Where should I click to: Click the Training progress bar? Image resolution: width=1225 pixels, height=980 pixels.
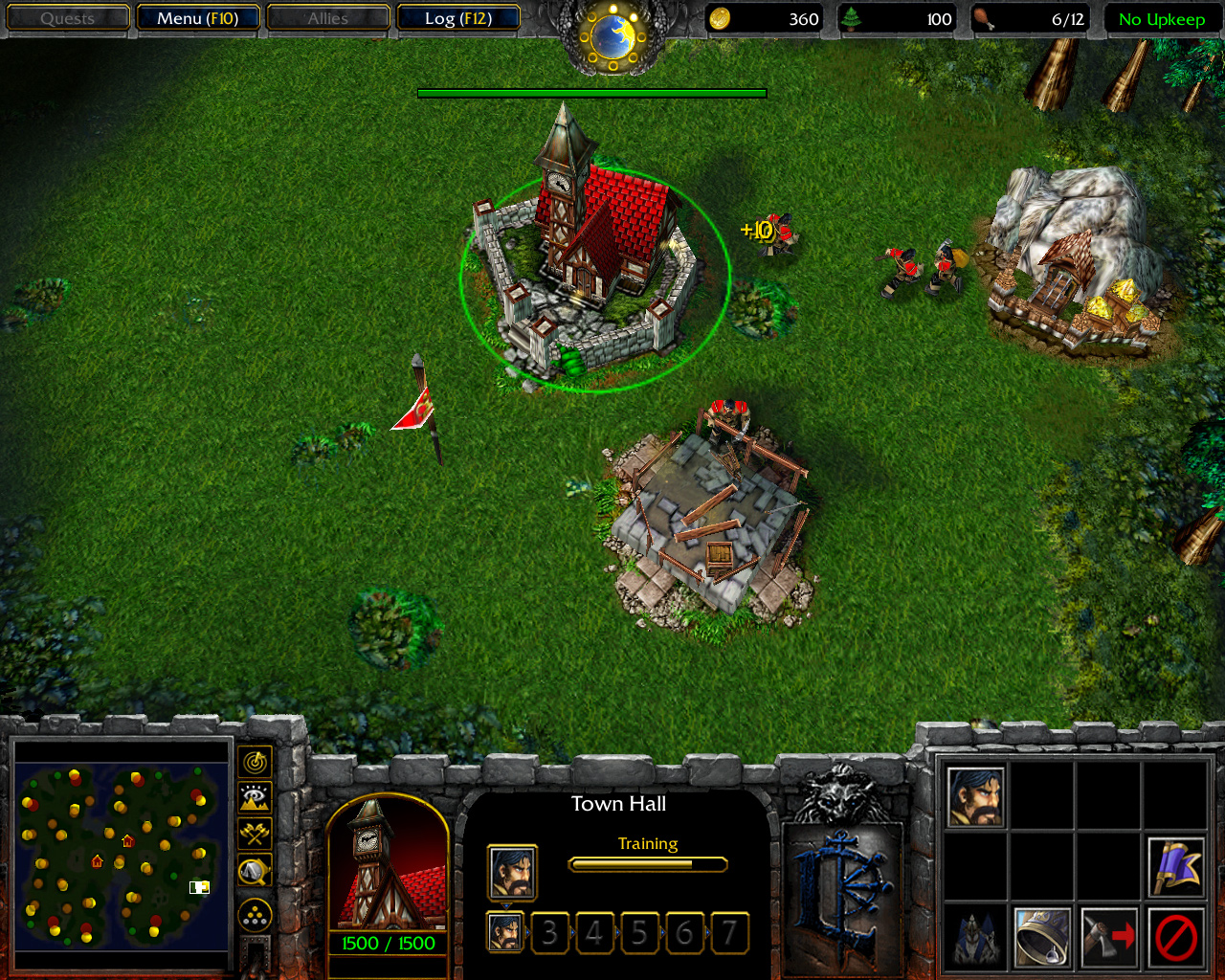click(x=648, y=864)
